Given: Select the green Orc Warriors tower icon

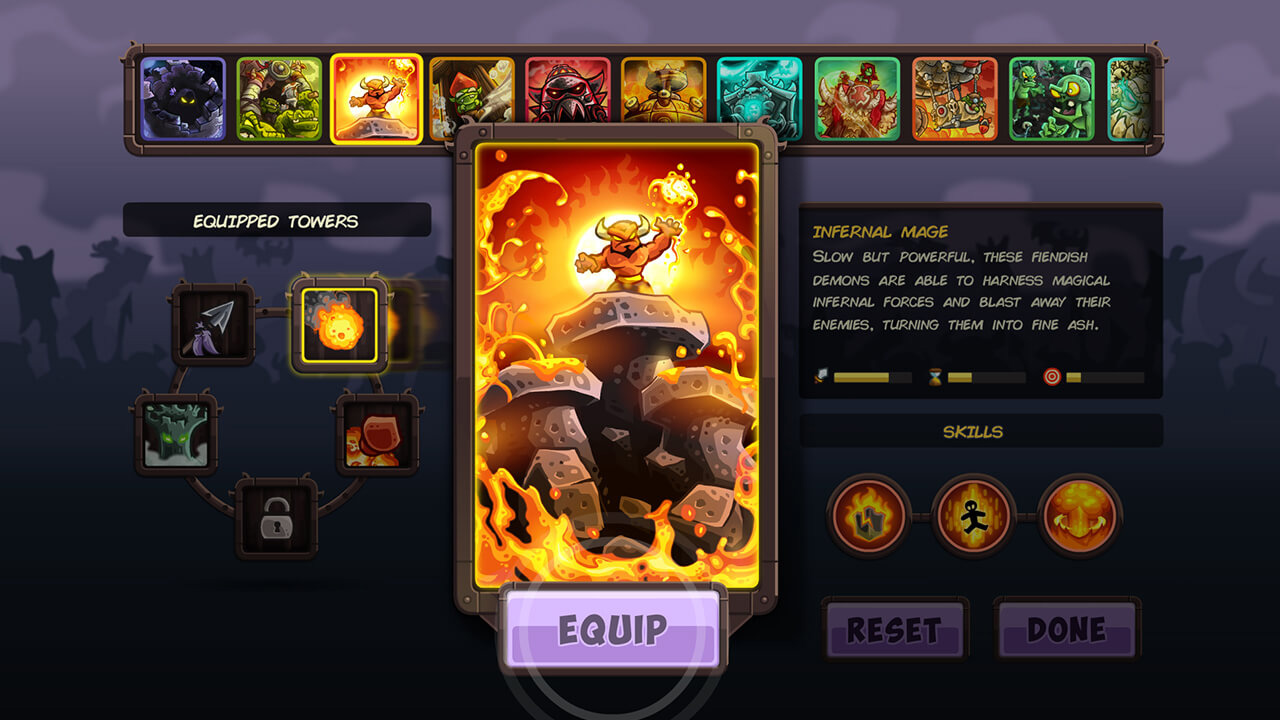Looking at the screenshot, I should coord(278,95).
